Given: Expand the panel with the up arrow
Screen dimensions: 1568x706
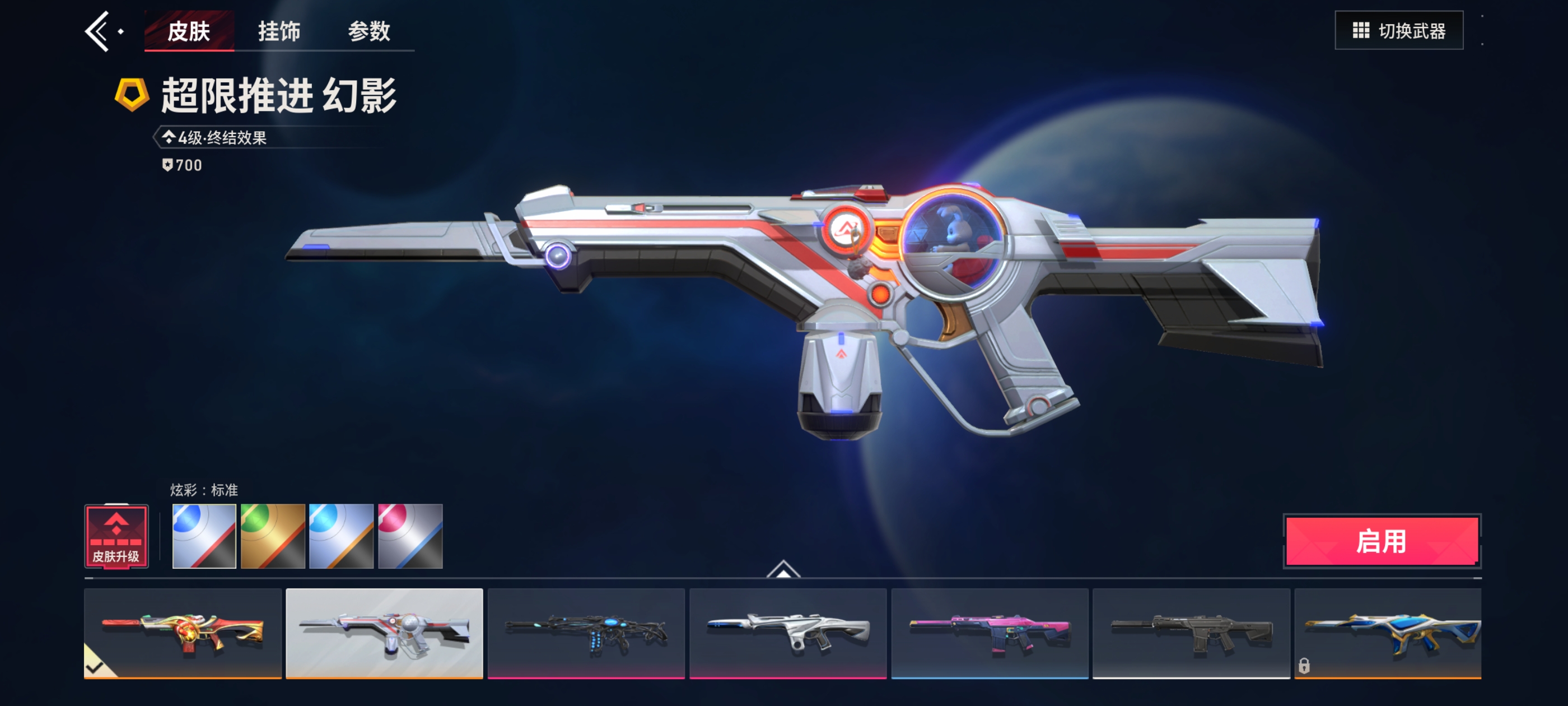Looking at the screenshot, I should click(x=783, y=569).
